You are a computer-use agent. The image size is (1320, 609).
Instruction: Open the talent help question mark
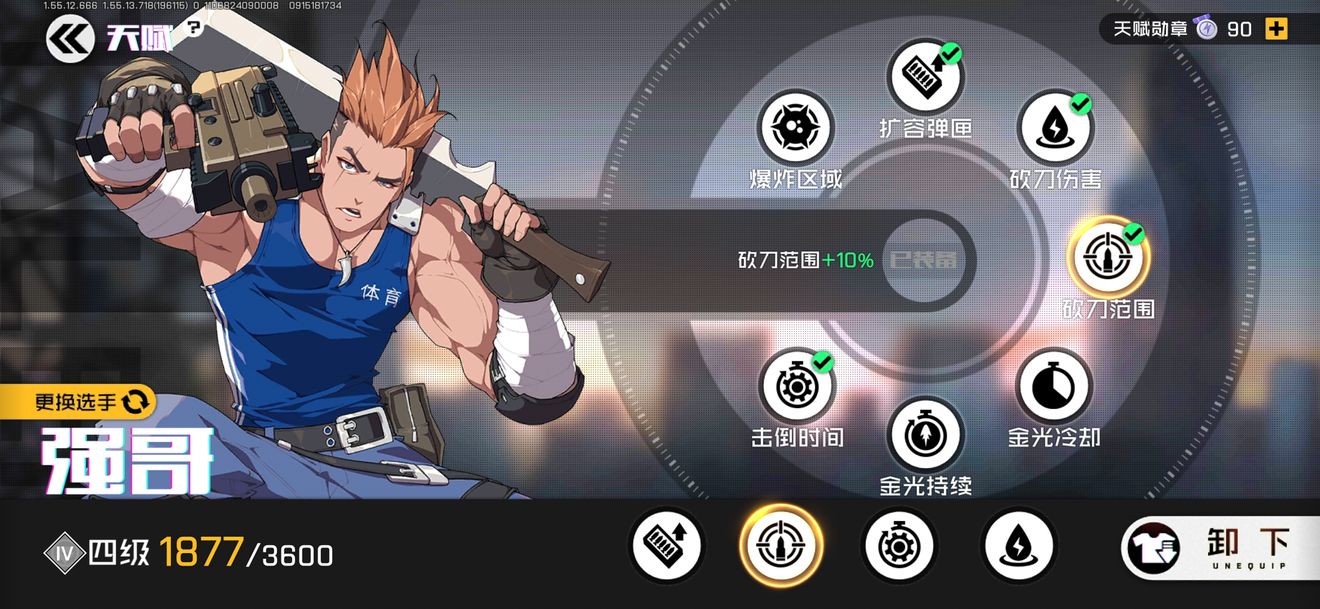[194, 28]
